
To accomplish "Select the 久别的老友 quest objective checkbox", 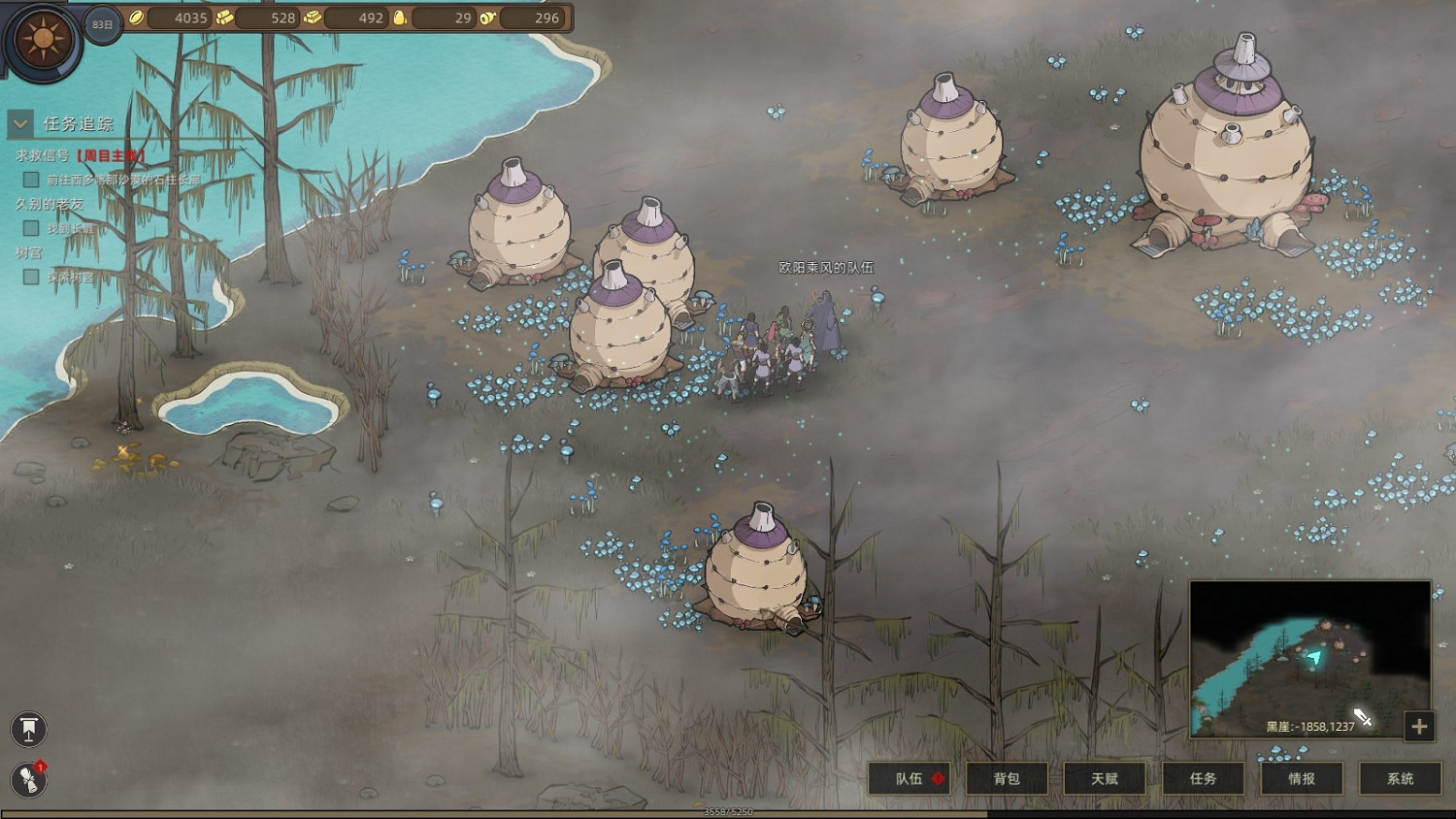I will click(31, 228).
